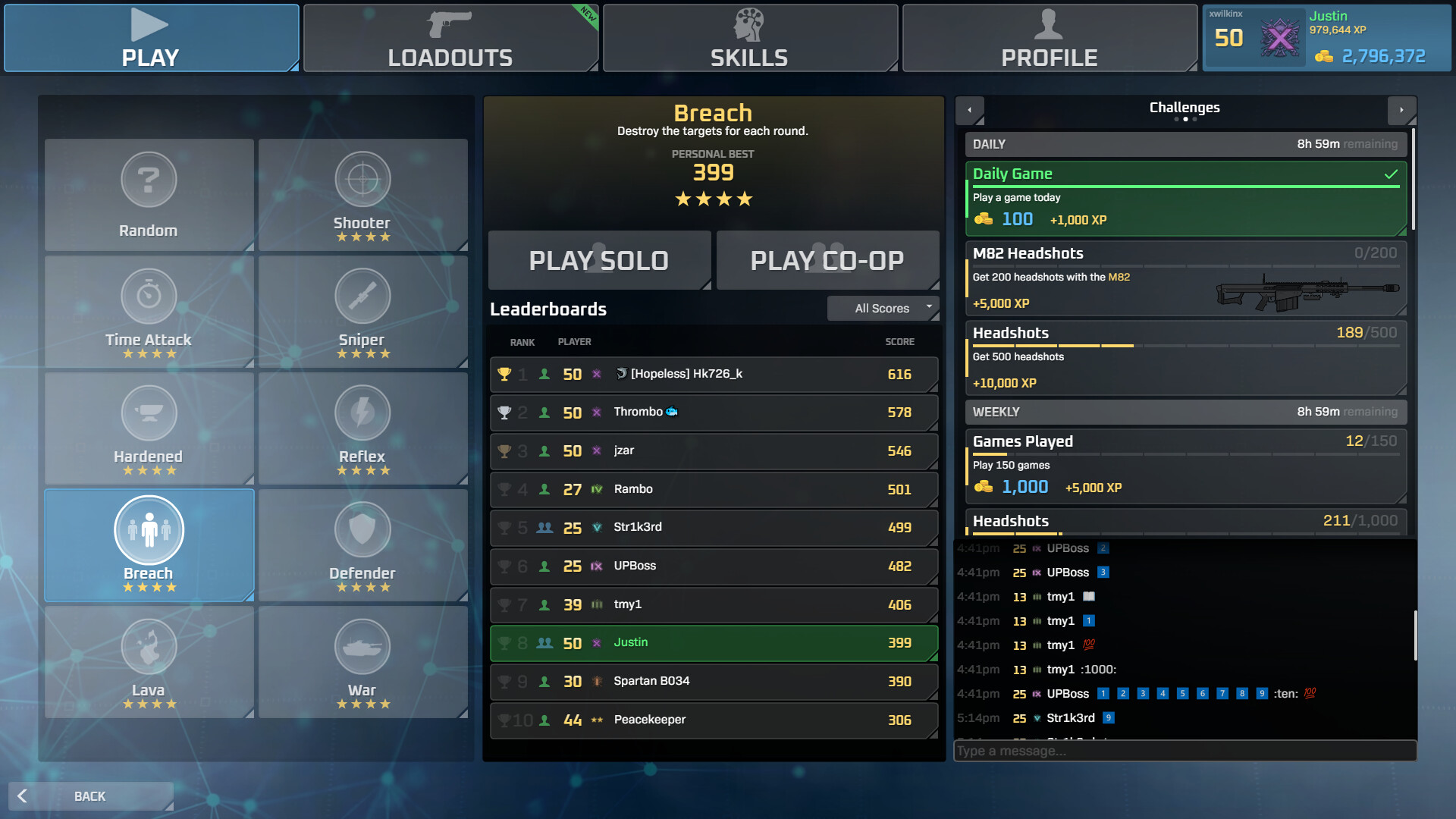
Task: Open Lava mode via its flame icon
Action: [x=149, y=646]
